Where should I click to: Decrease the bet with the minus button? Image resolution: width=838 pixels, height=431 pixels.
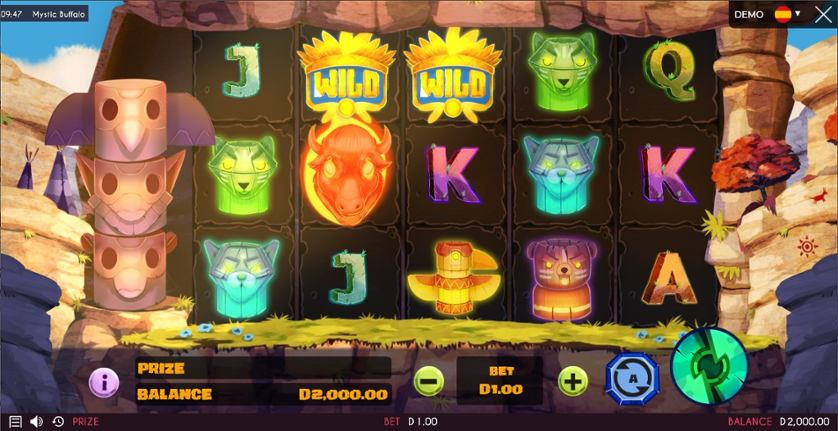click(428, 380)
